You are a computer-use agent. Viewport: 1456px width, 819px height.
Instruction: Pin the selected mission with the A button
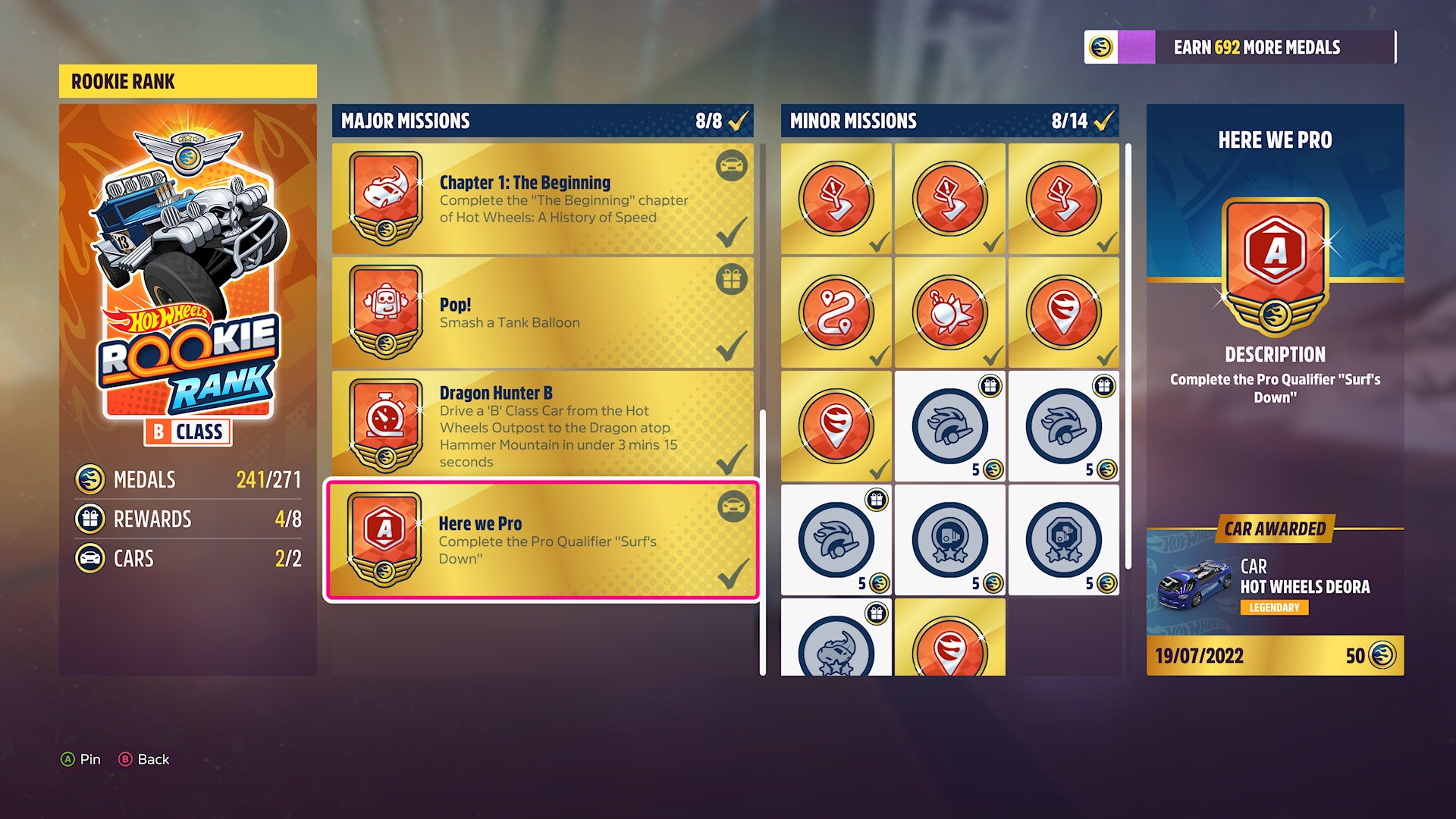79,758
